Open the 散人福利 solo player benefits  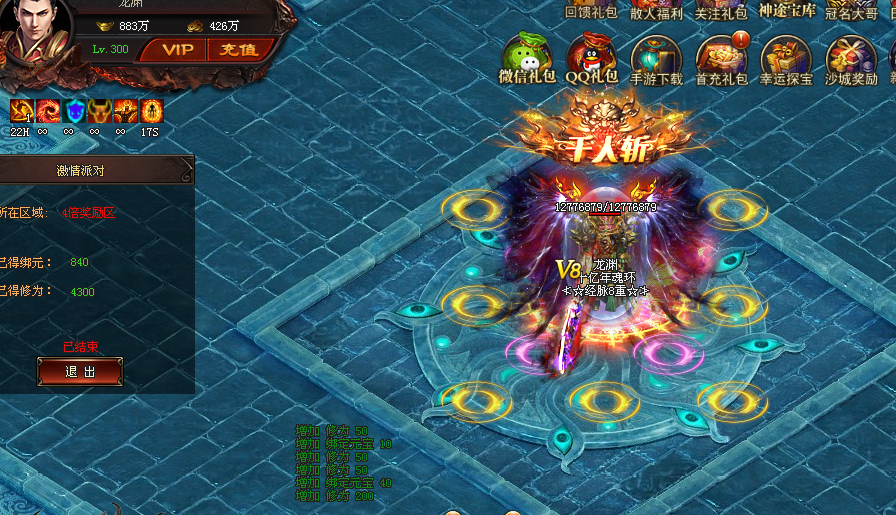pos(656,11)
